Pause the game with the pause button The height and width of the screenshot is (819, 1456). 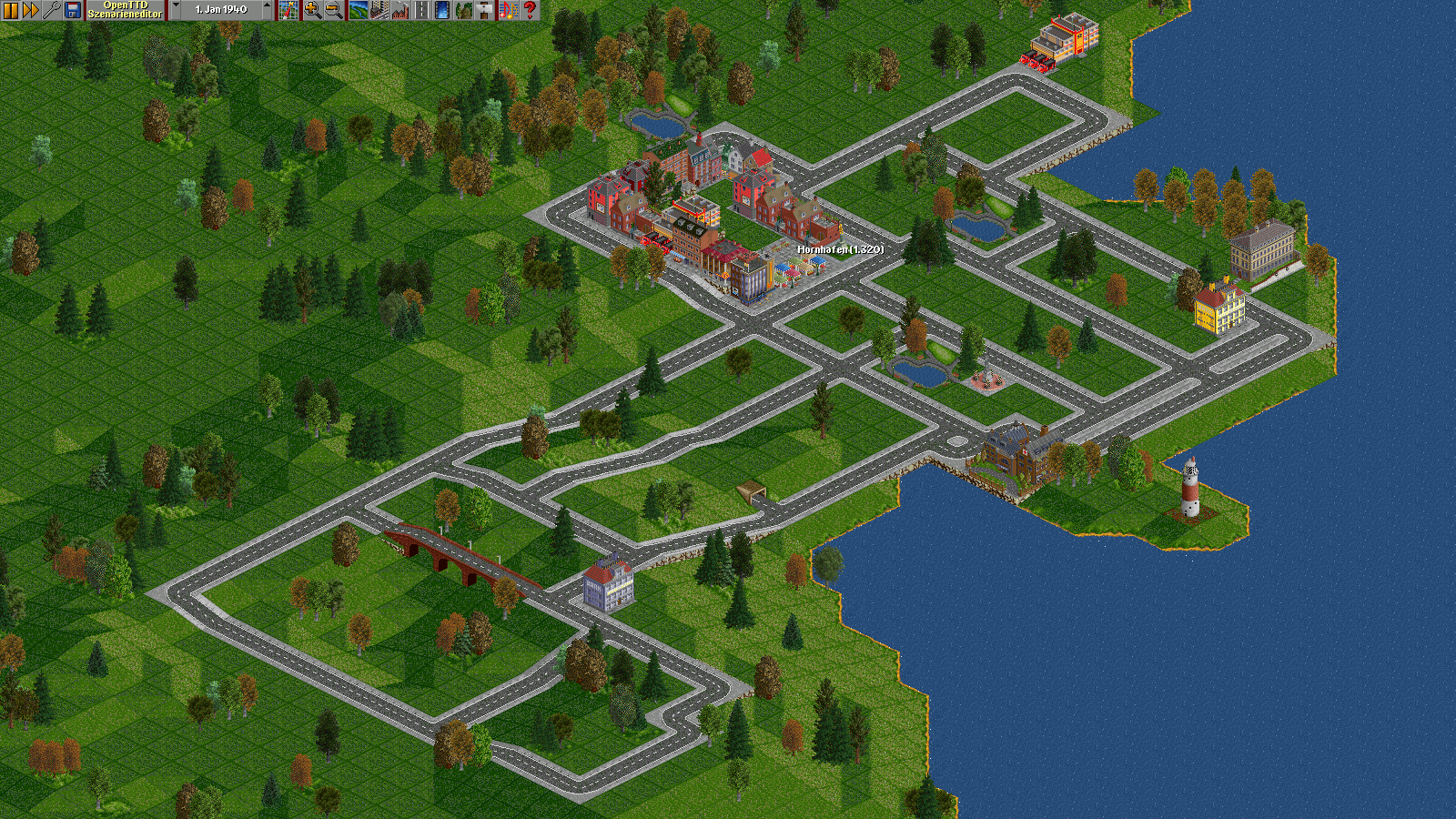[11, 10]
